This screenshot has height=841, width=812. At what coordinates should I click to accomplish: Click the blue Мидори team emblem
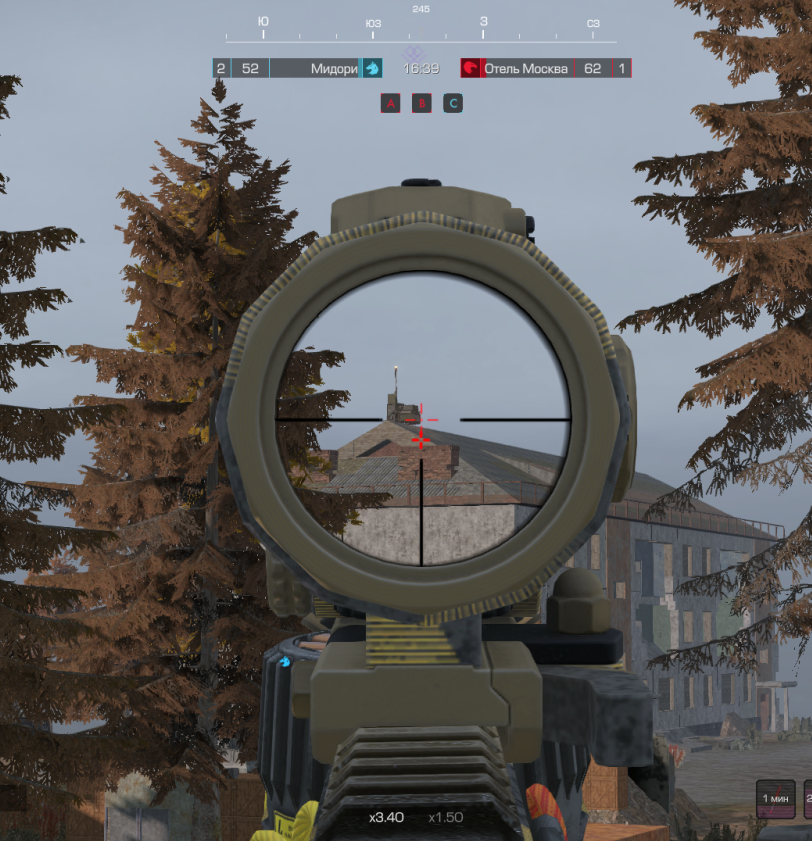pos(371,68)
